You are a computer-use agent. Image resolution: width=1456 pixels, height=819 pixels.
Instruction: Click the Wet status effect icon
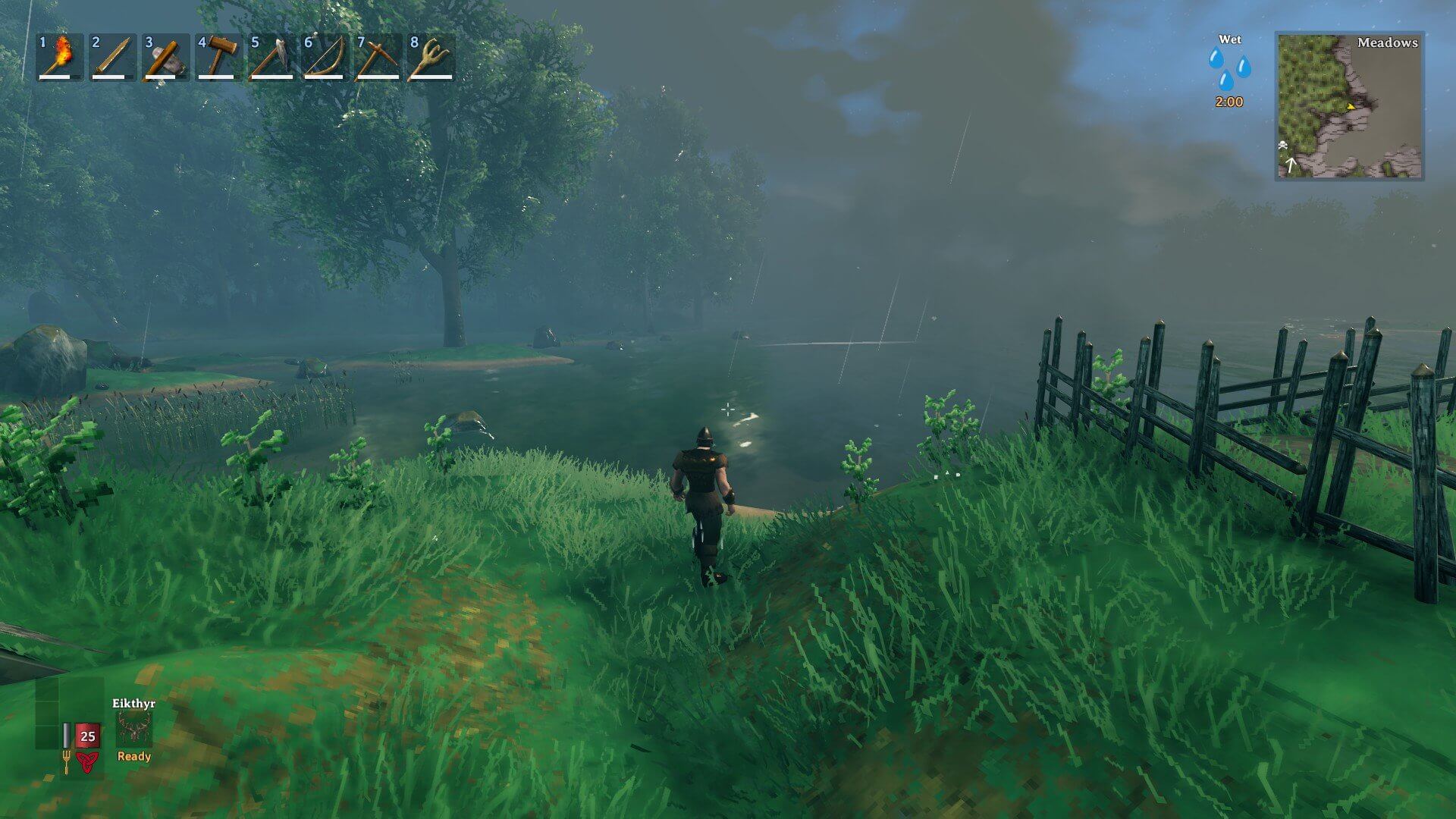pyautogui.click(x=1229, y=68)
